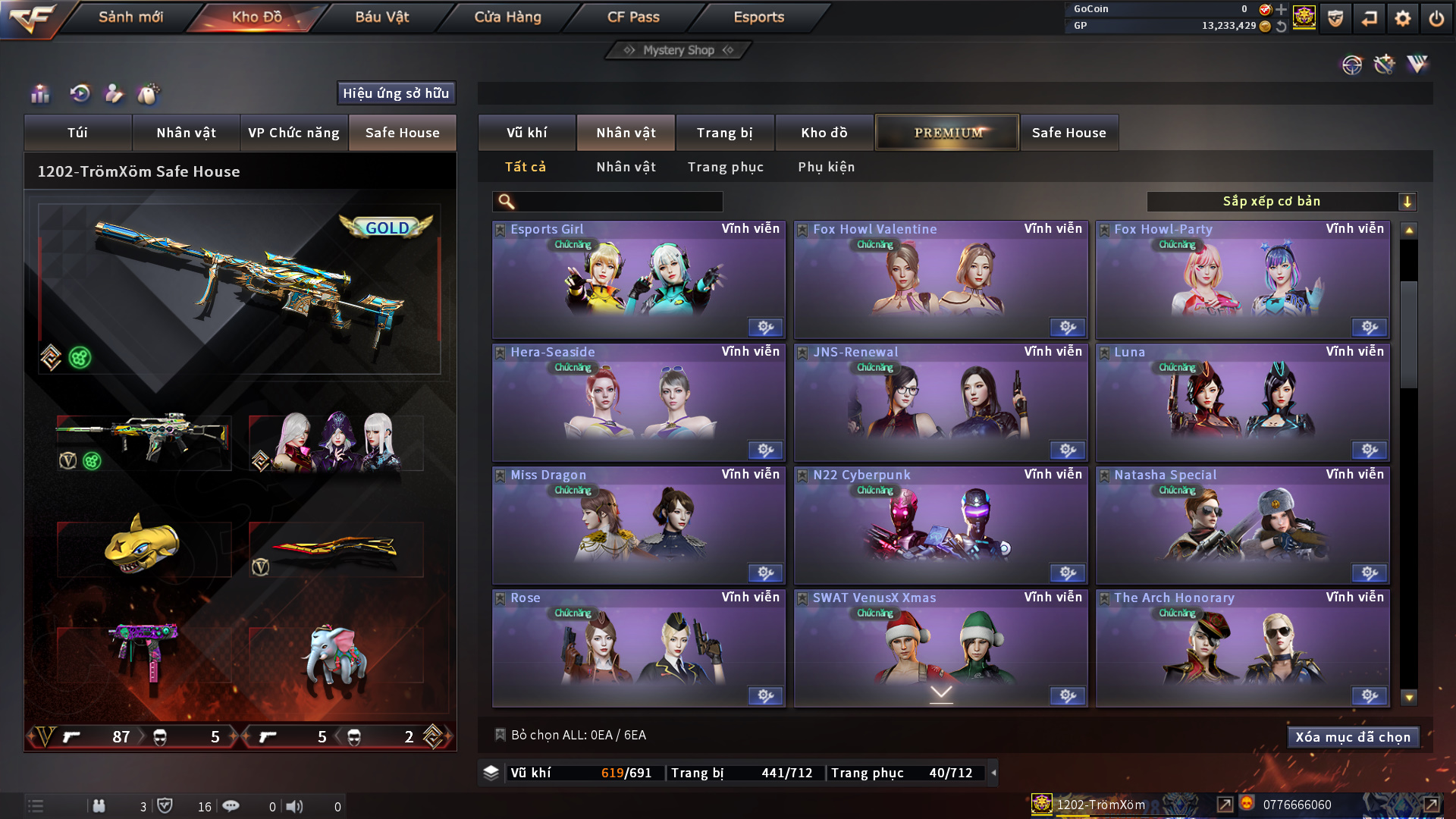Open the PREMIUM tab
The height and width of the screenshot is (819, 1456).
pos(947,133)
